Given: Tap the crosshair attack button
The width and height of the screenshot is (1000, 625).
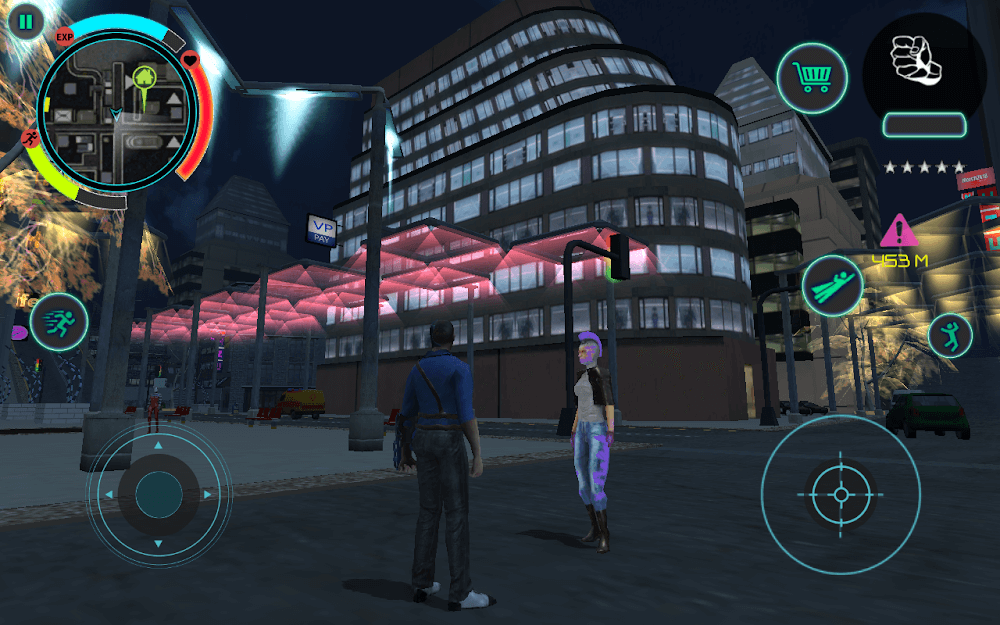Looking at the screenshot, I should pyautogui.click(x=840, y=494).
